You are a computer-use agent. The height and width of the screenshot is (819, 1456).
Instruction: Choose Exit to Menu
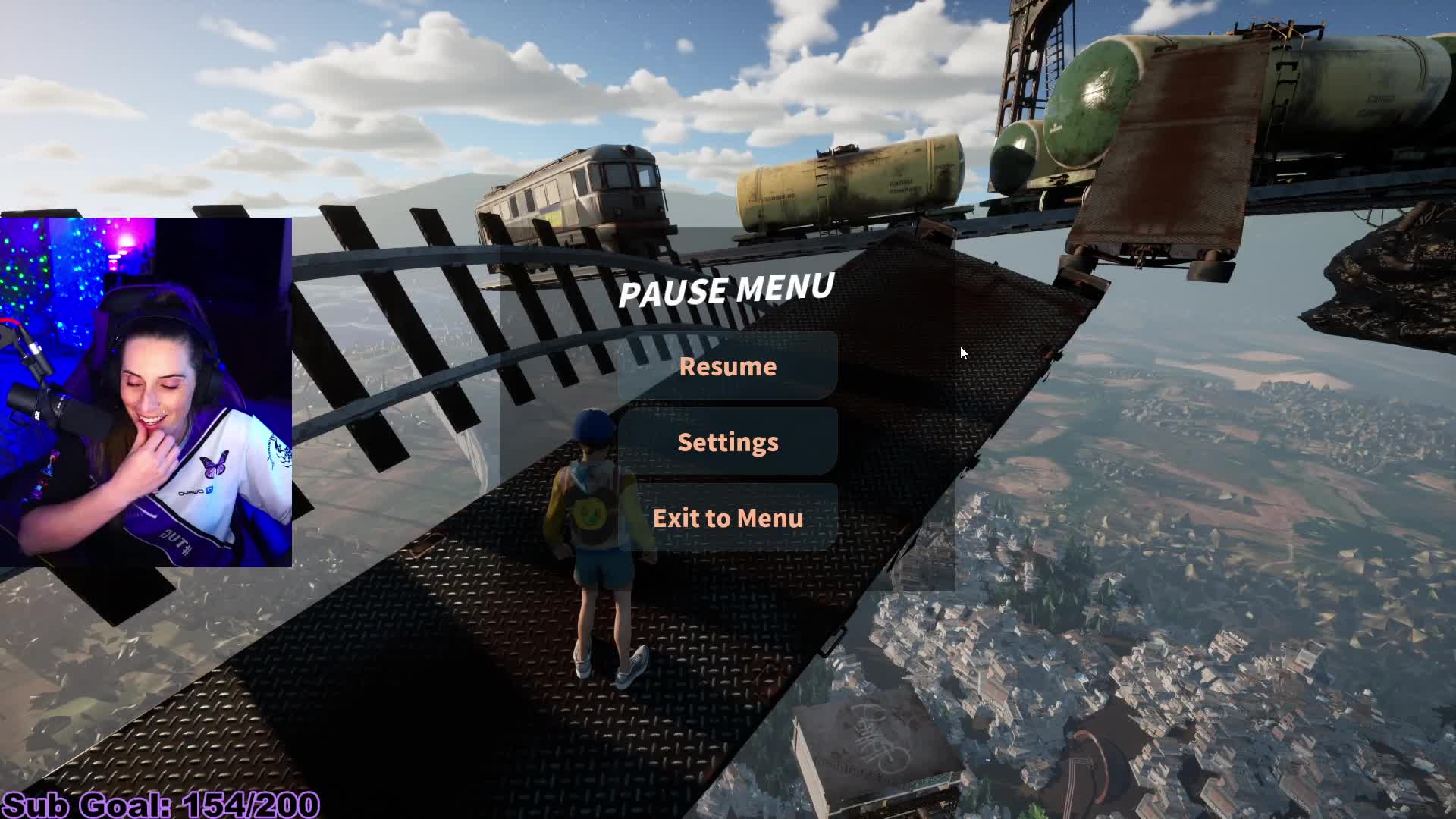pyautogui.click(x=727, y=518)
